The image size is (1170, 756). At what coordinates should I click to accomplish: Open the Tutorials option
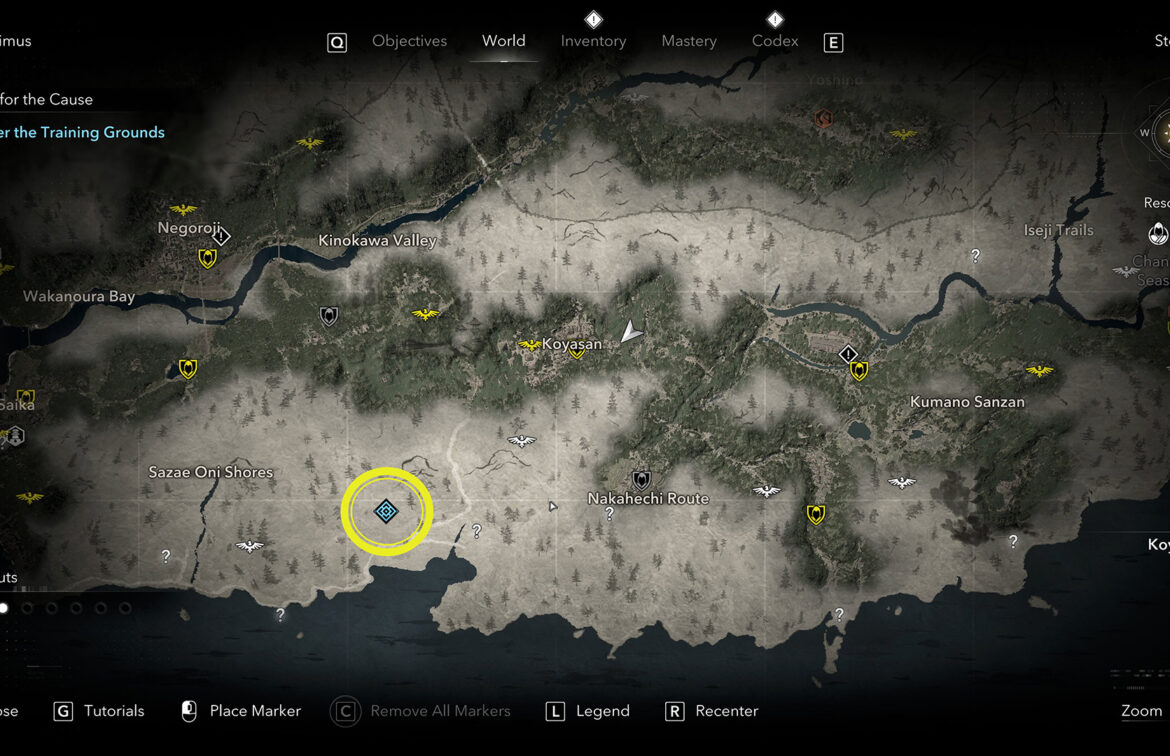(x=113, y=711)
